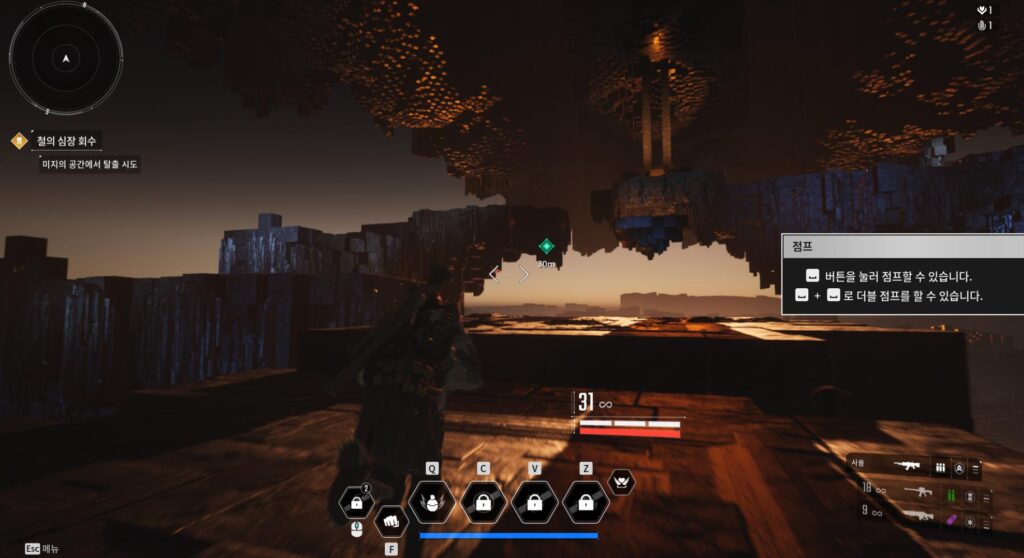Click the circular minimap radar
The width and height of the screenshot is (1024, 558).
tap(66, 58)
